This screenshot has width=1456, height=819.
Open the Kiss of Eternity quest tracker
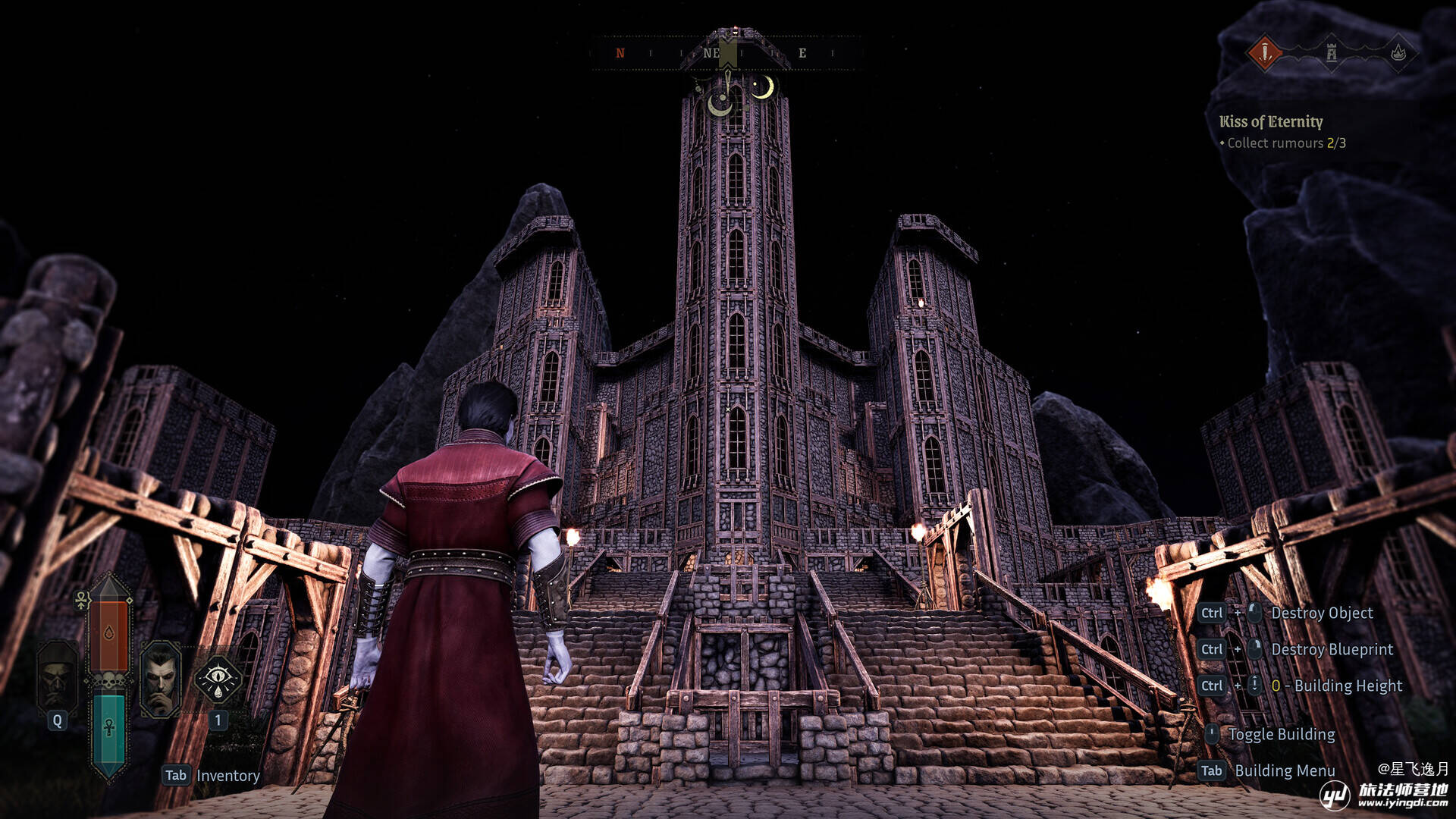(x=1271, y=121)
